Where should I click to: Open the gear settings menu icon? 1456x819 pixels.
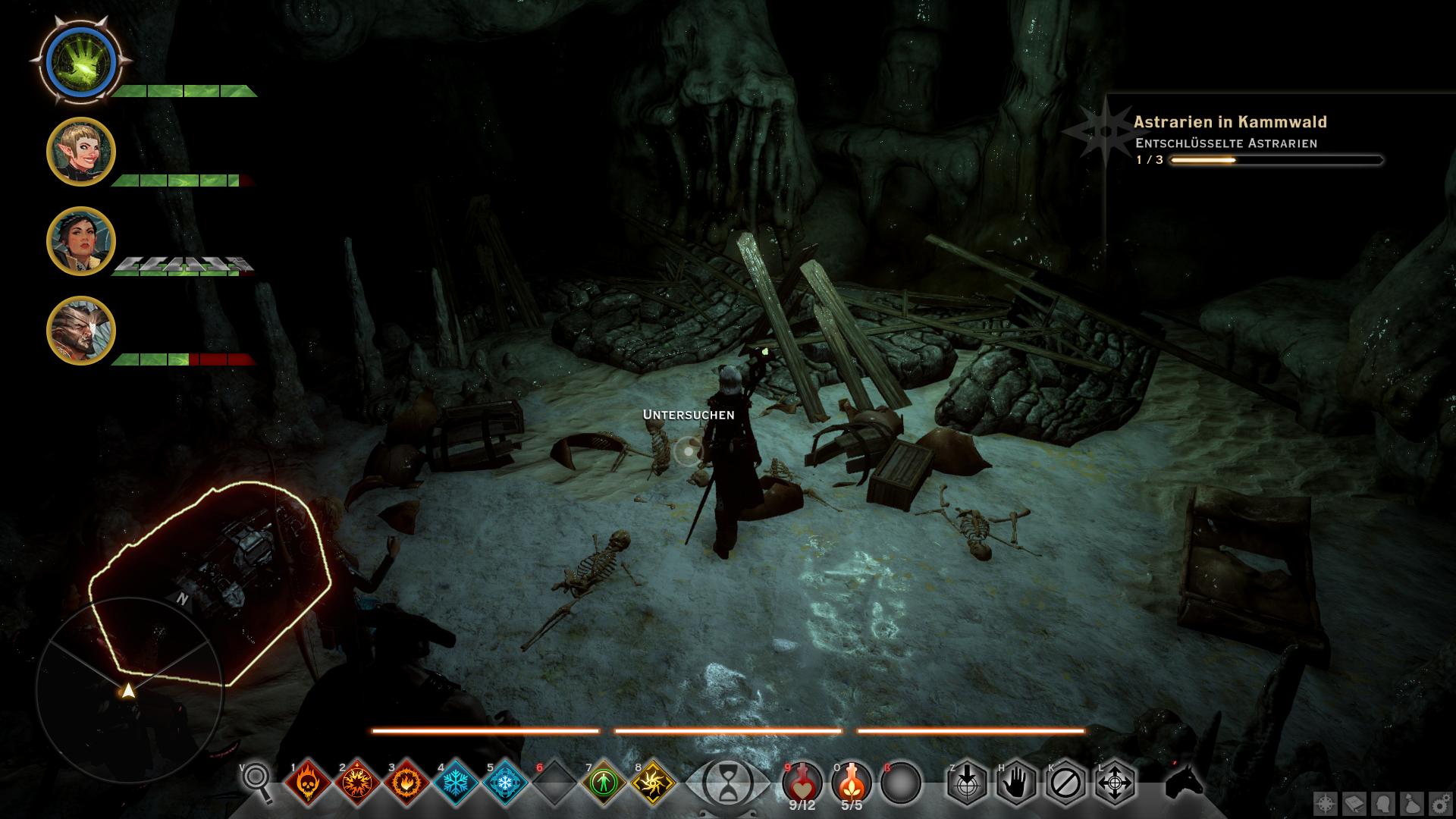pos(1440,805)
